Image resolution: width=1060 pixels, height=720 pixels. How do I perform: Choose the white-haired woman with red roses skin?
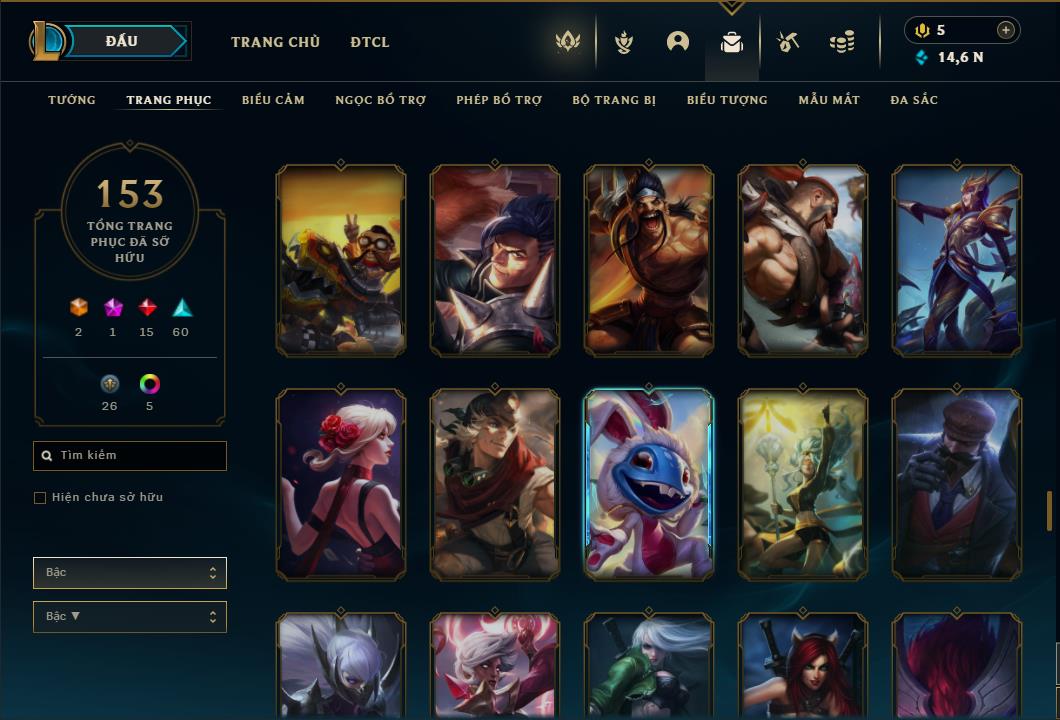click(x=341, y=484)
